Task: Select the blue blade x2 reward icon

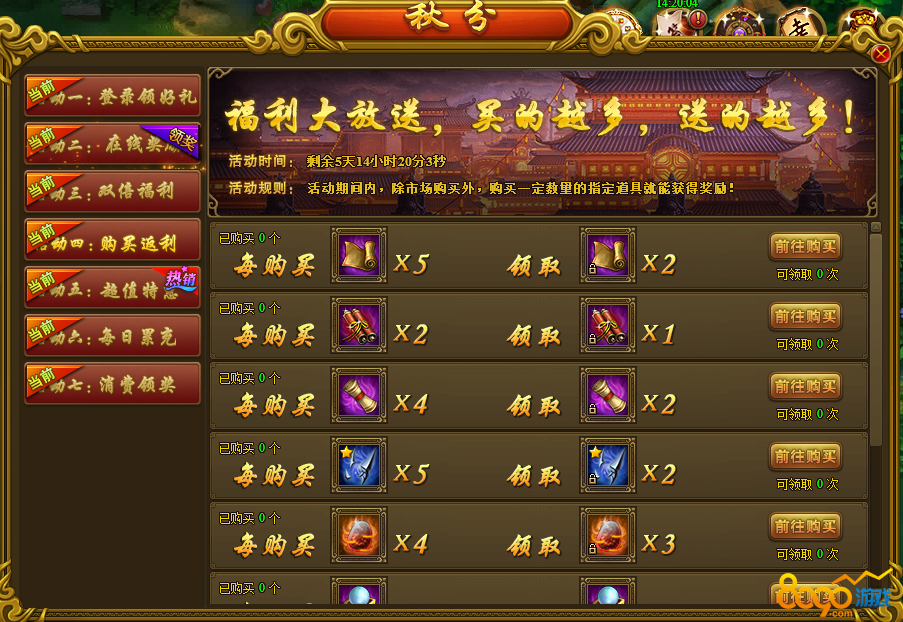Action: 608,466
